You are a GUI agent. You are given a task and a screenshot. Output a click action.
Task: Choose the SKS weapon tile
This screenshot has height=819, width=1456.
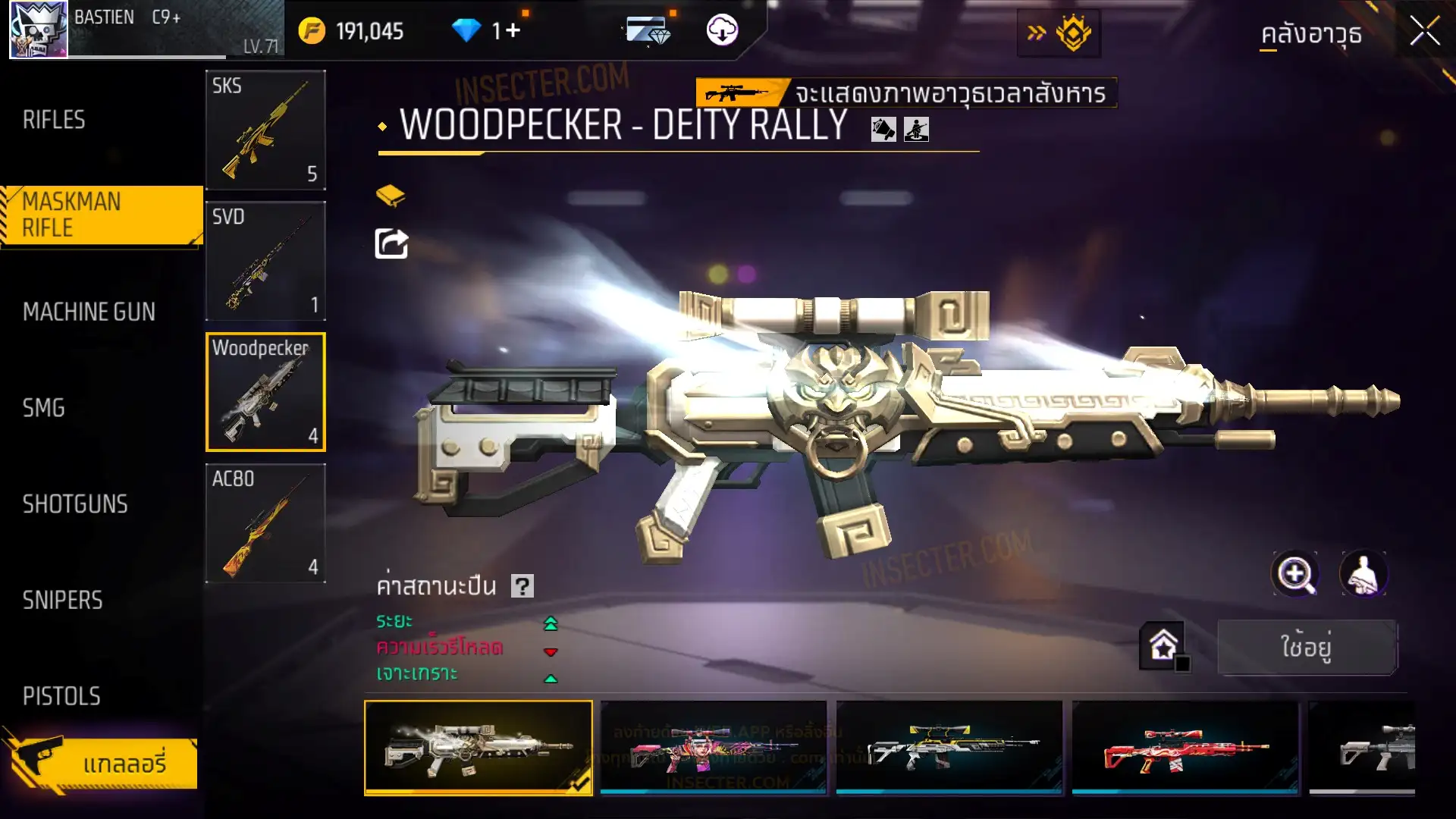265,130
